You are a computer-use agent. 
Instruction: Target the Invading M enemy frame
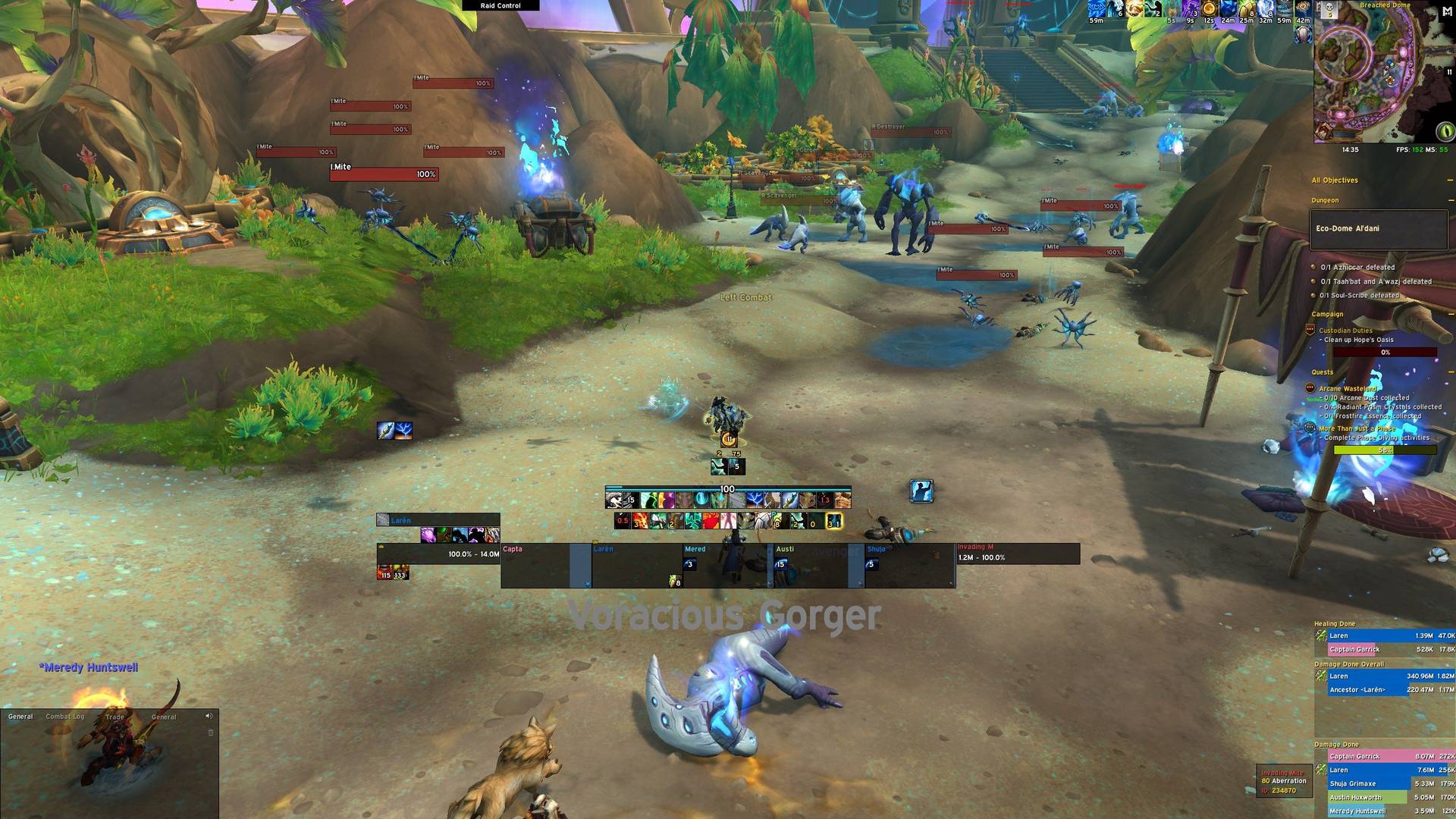[x=1018, y=554]
